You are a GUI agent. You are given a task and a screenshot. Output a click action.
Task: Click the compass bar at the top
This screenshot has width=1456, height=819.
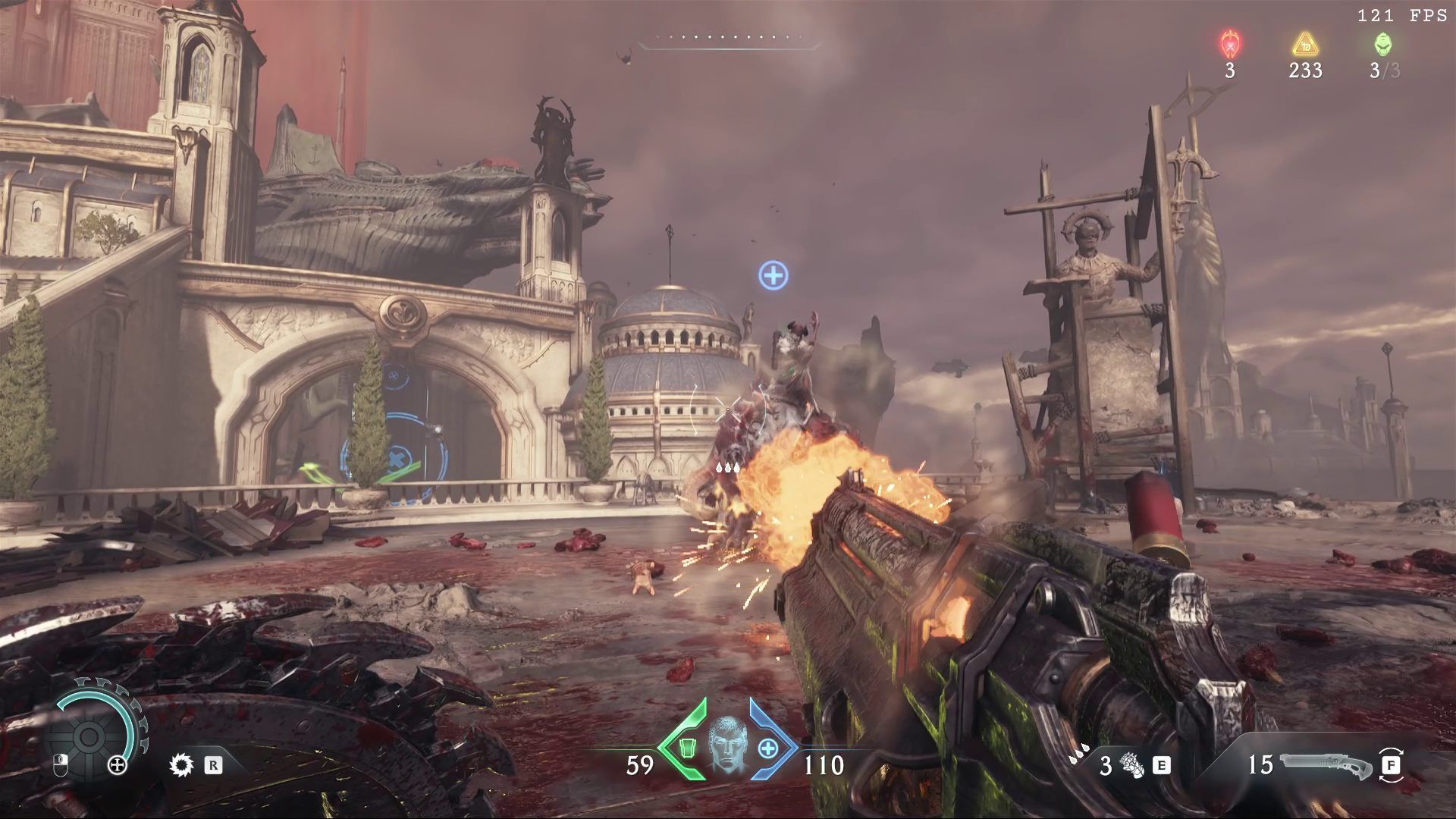pyautogui.click(x=729, y=42)
